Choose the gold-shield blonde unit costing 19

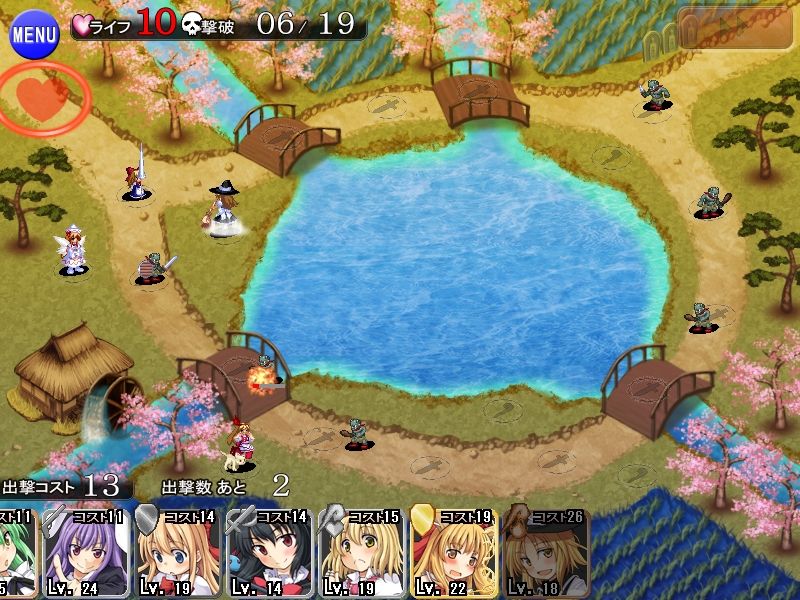453,553
